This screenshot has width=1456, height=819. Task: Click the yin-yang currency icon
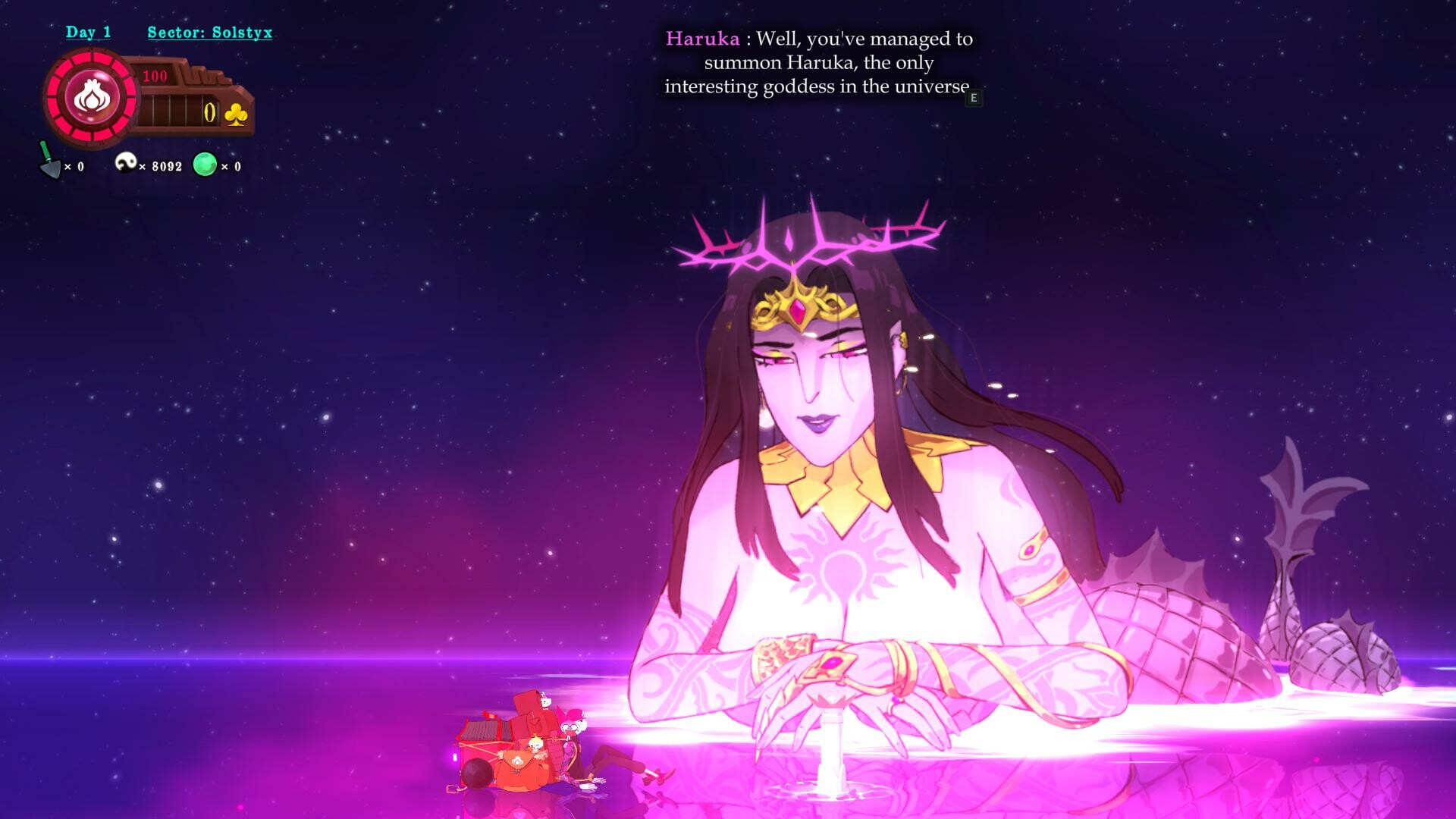click(x=127, y=163)
